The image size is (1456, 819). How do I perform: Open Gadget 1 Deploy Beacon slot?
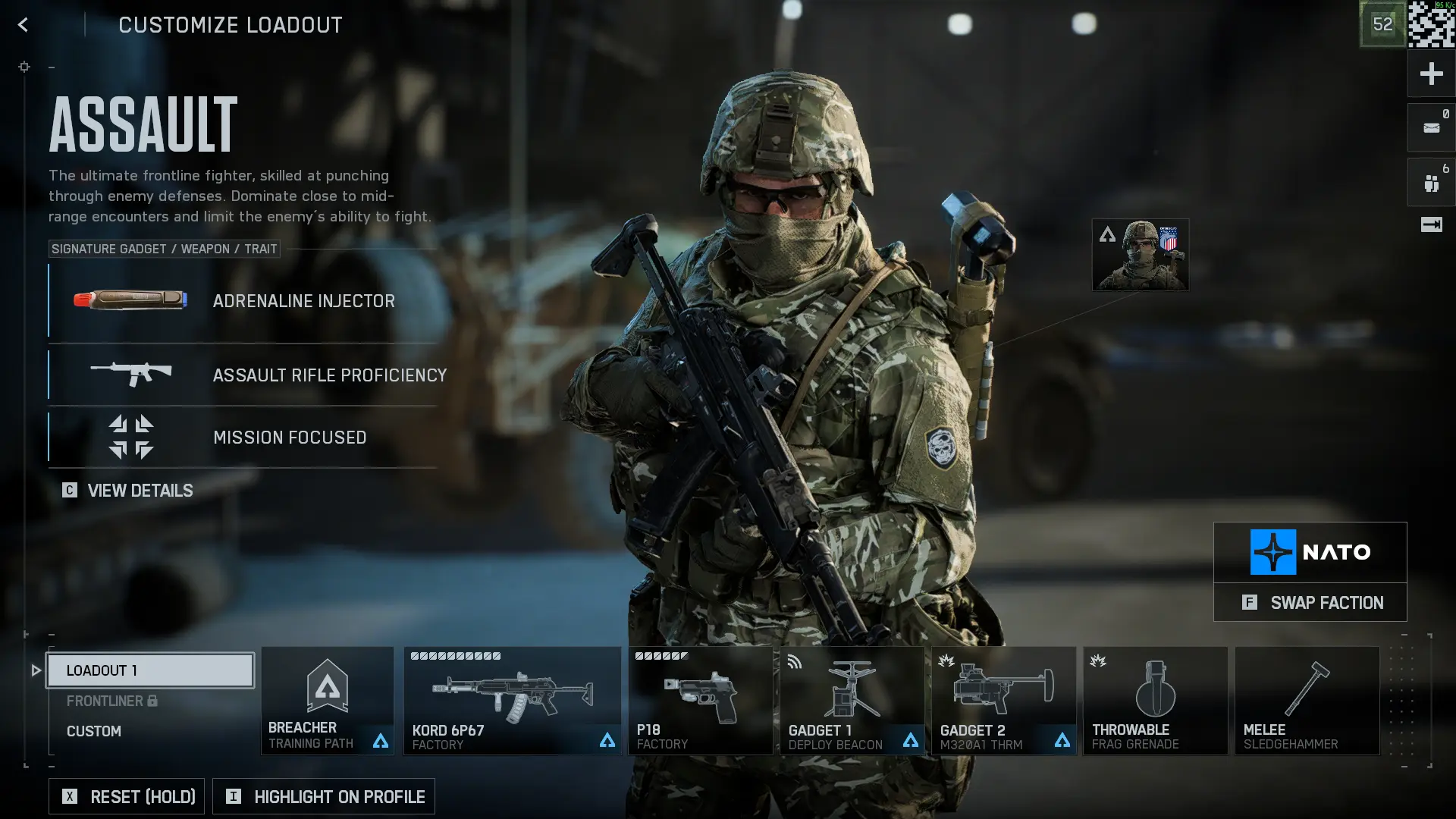(x=851, y=698)
